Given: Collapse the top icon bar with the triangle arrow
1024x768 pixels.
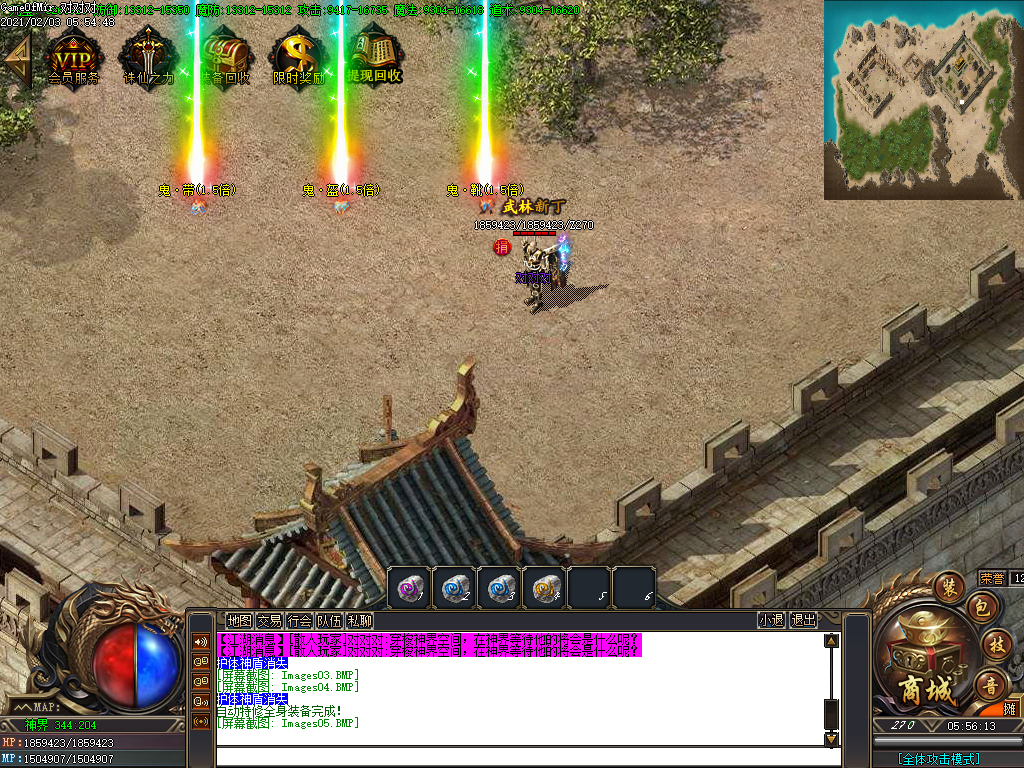Looking at the screenshot, I should [x=17, y=60].
